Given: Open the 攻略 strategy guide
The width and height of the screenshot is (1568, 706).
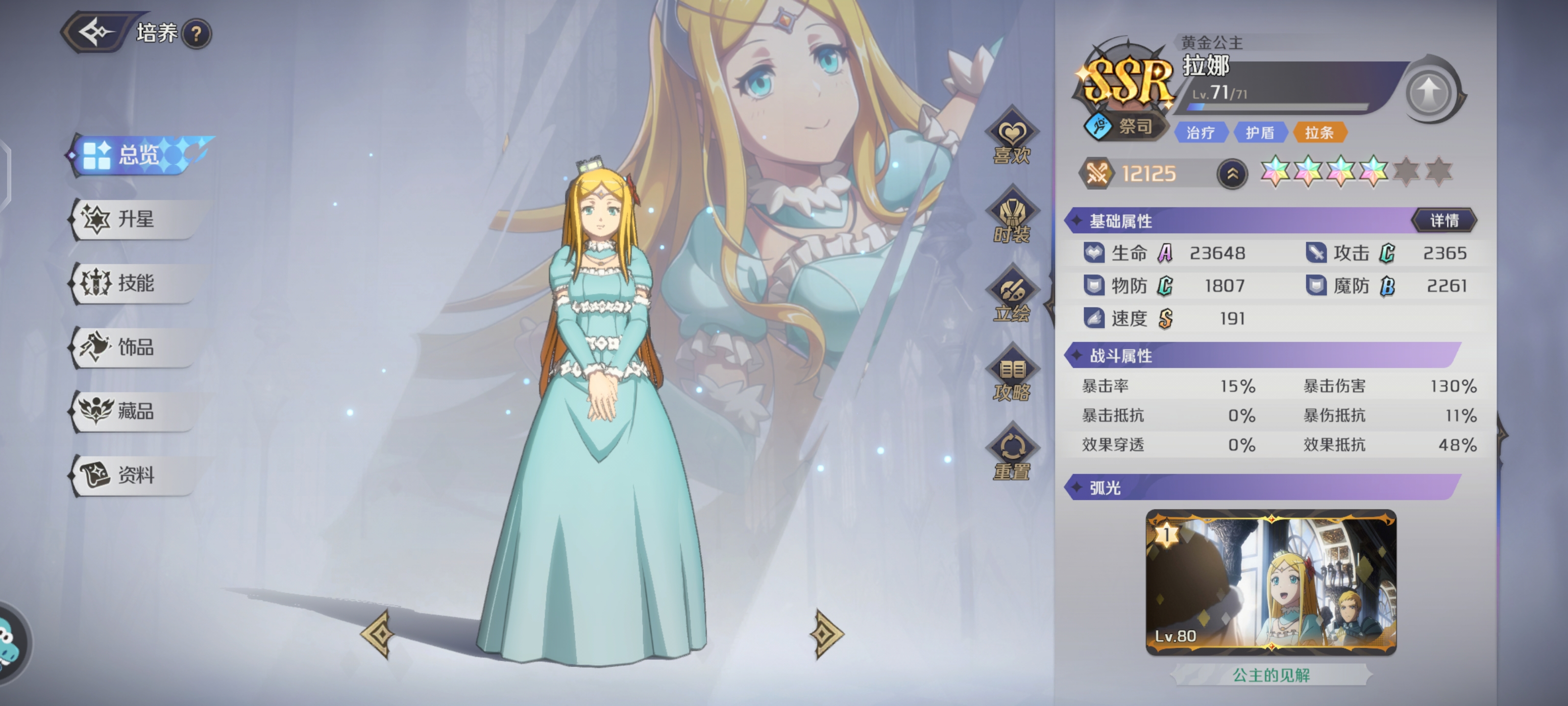Looking at the screenshot, I should point(1012,377).
